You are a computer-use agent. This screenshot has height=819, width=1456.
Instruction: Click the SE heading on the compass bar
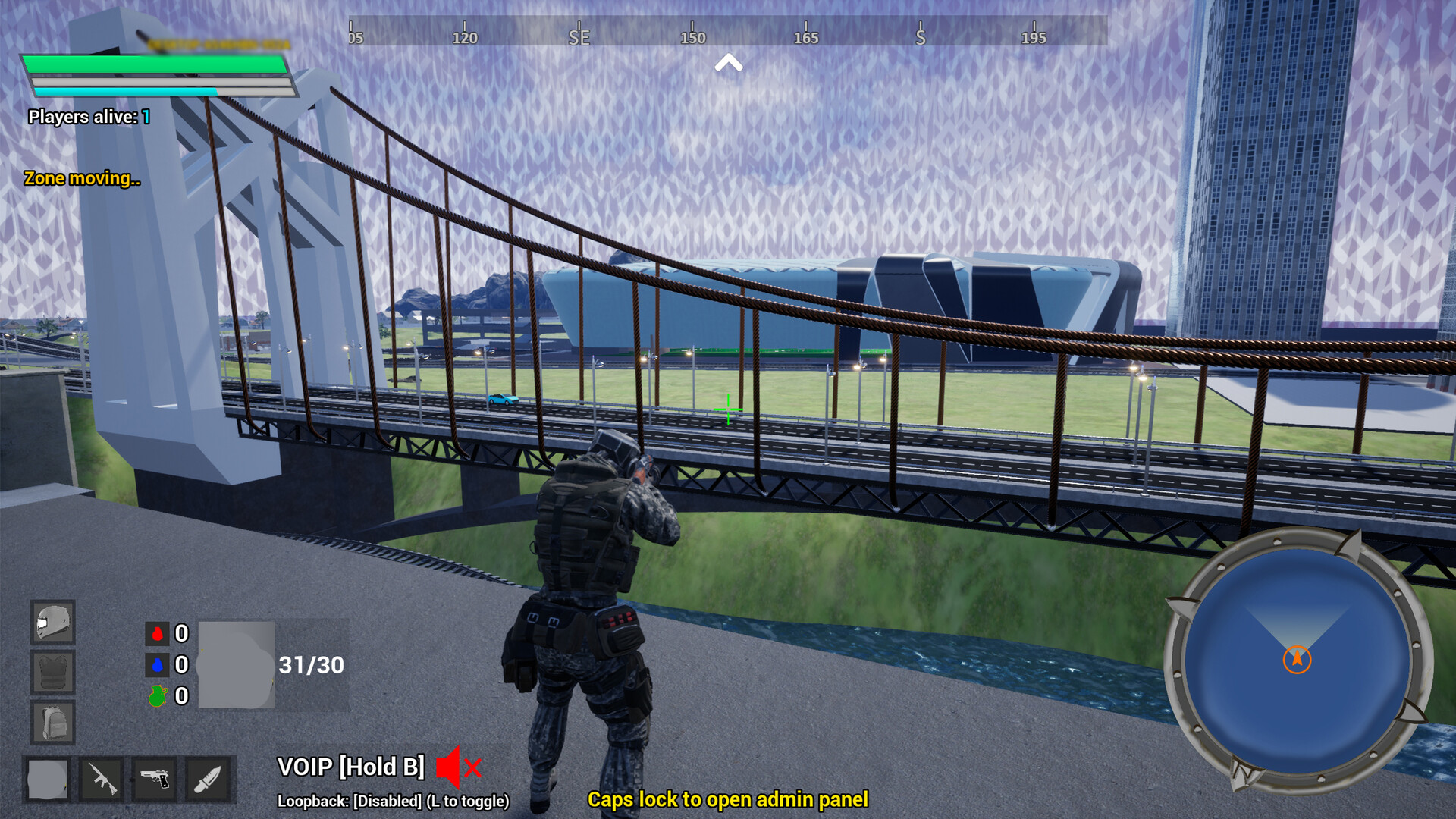(578, 36)
